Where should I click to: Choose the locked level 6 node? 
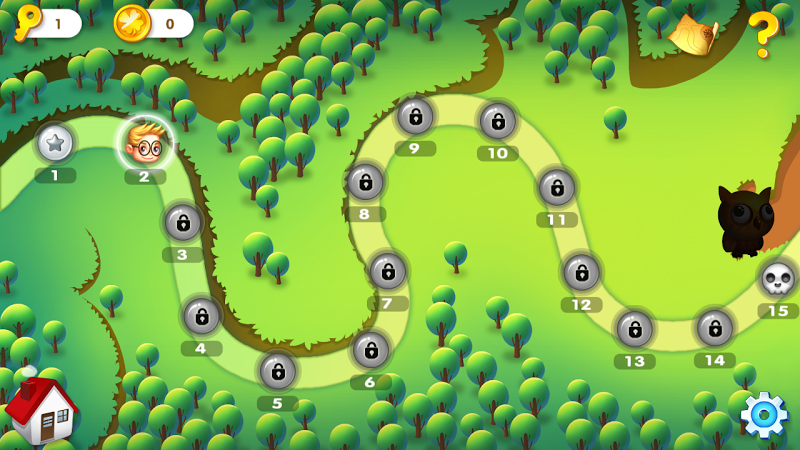click(x=370, y=349)
